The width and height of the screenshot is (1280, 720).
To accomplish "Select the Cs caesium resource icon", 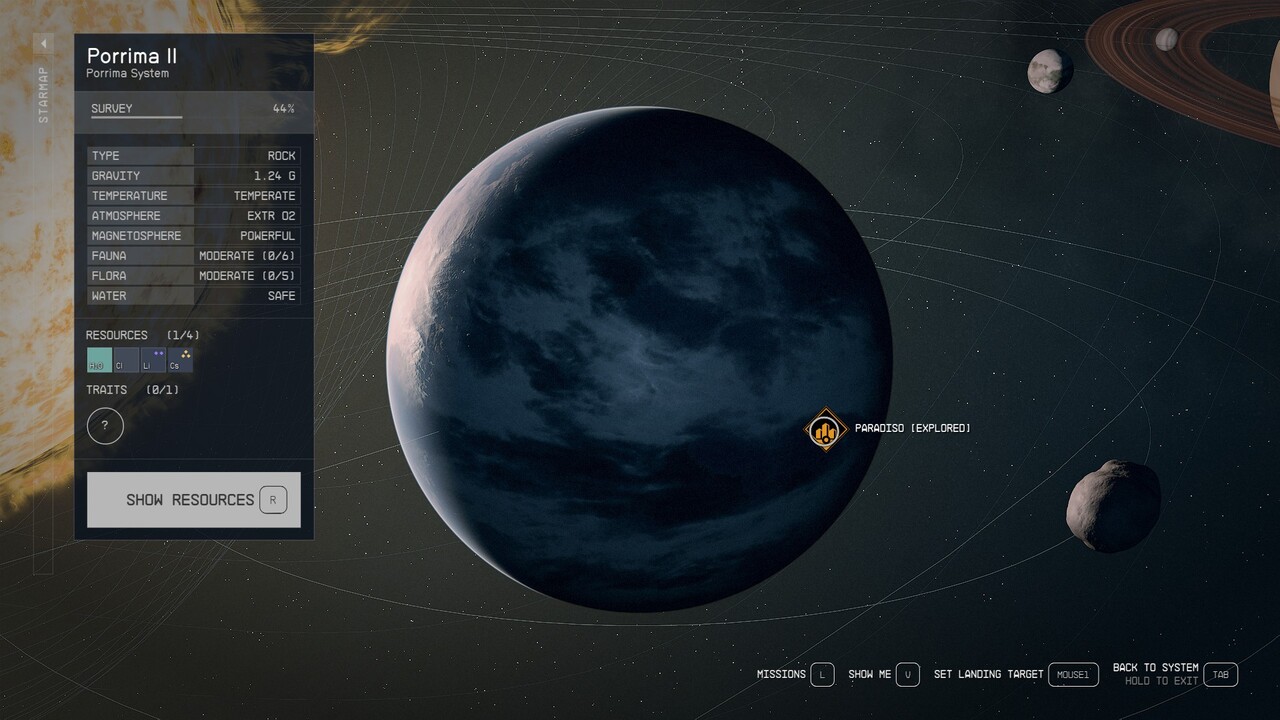I will [180, 360].
